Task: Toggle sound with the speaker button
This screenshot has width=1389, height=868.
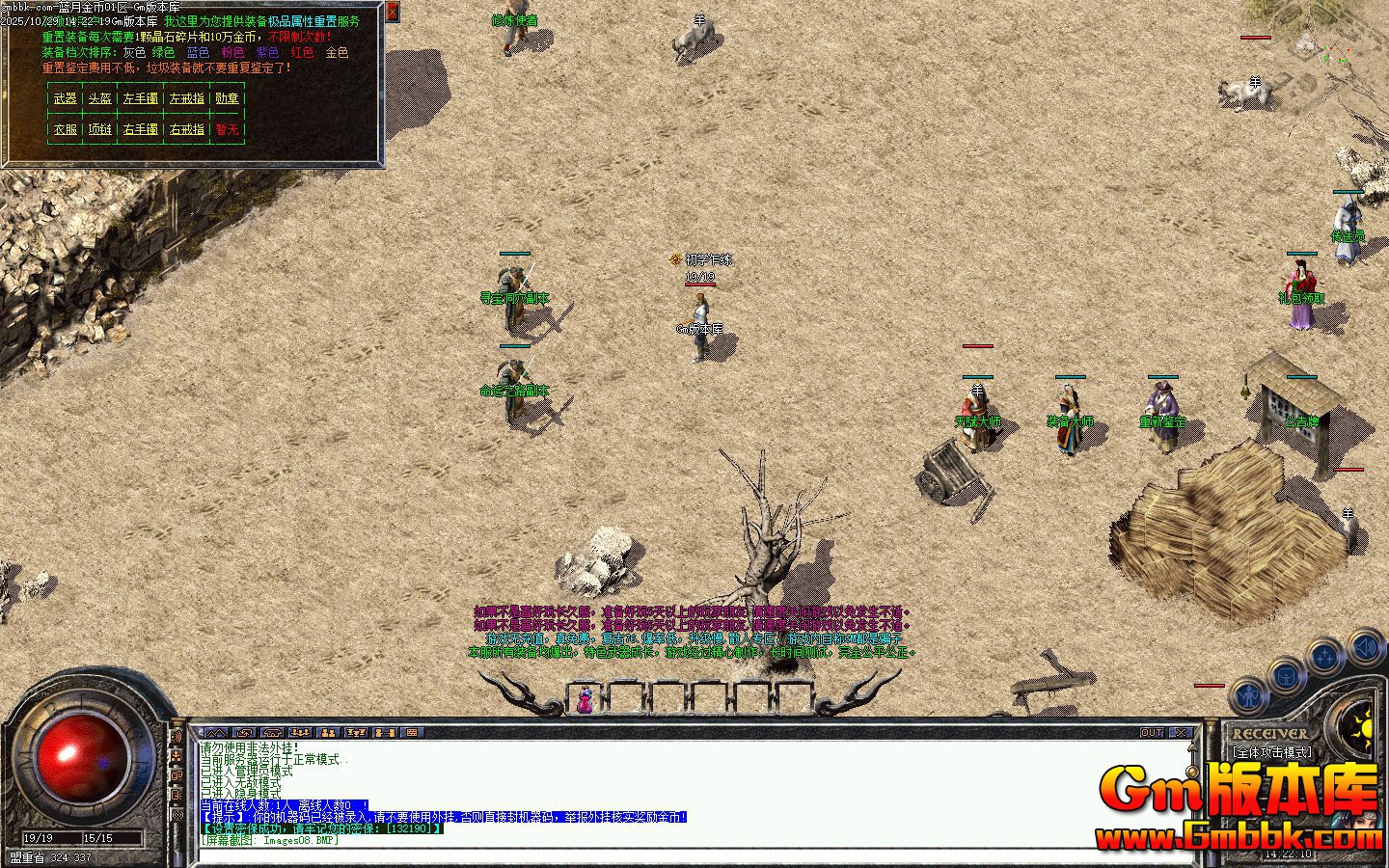Action: [x=1366, y=645]
